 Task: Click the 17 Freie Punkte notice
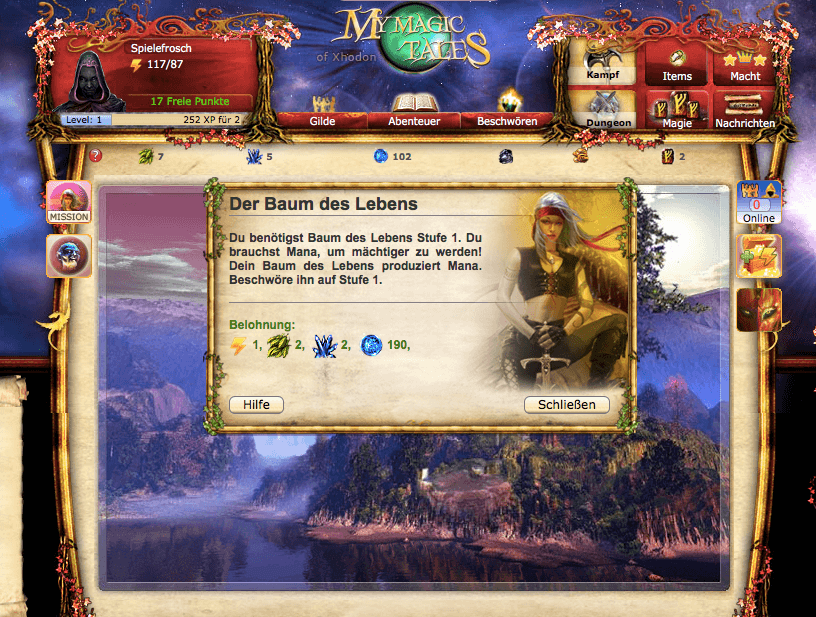pos(189,101)
